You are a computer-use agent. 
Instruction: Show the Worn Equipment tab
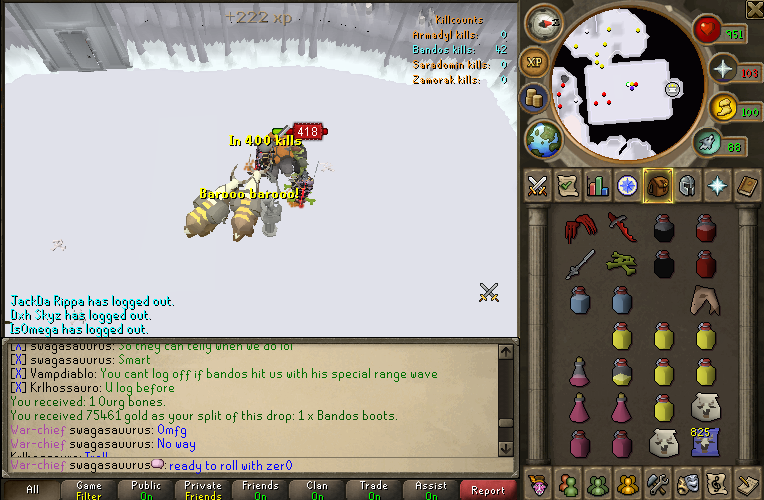tap(687, 185)
